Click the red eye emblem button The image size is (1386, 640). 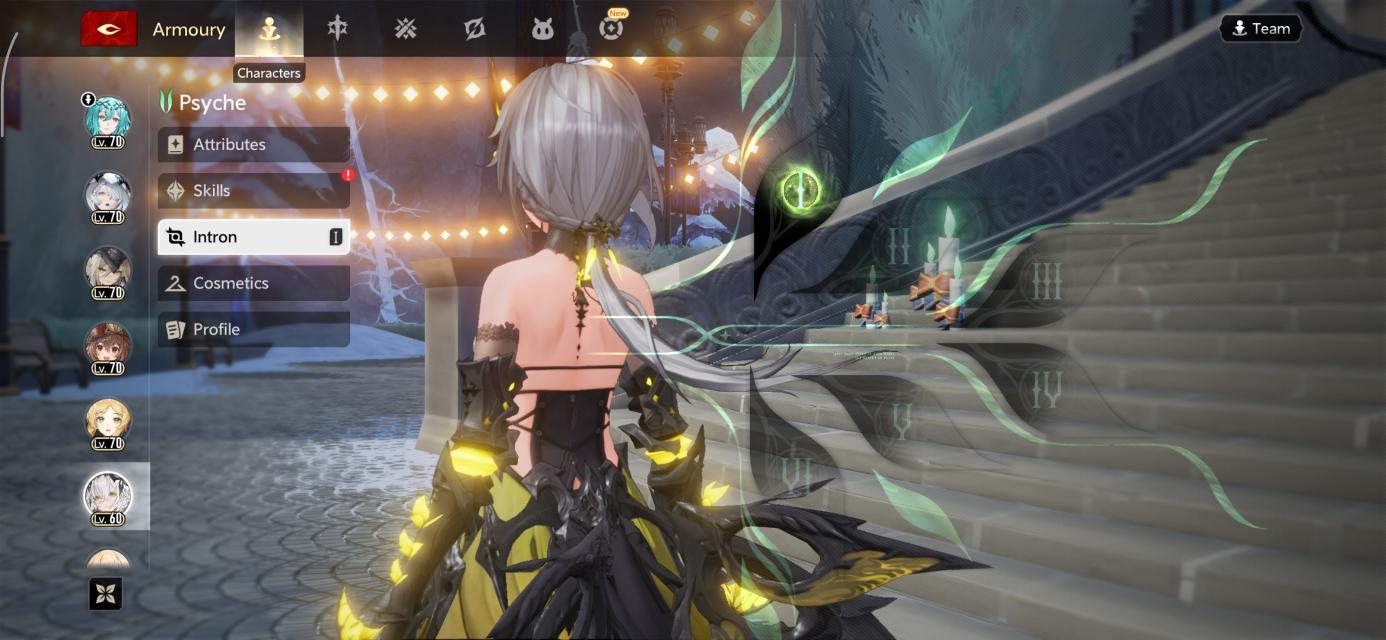(109, 29)
